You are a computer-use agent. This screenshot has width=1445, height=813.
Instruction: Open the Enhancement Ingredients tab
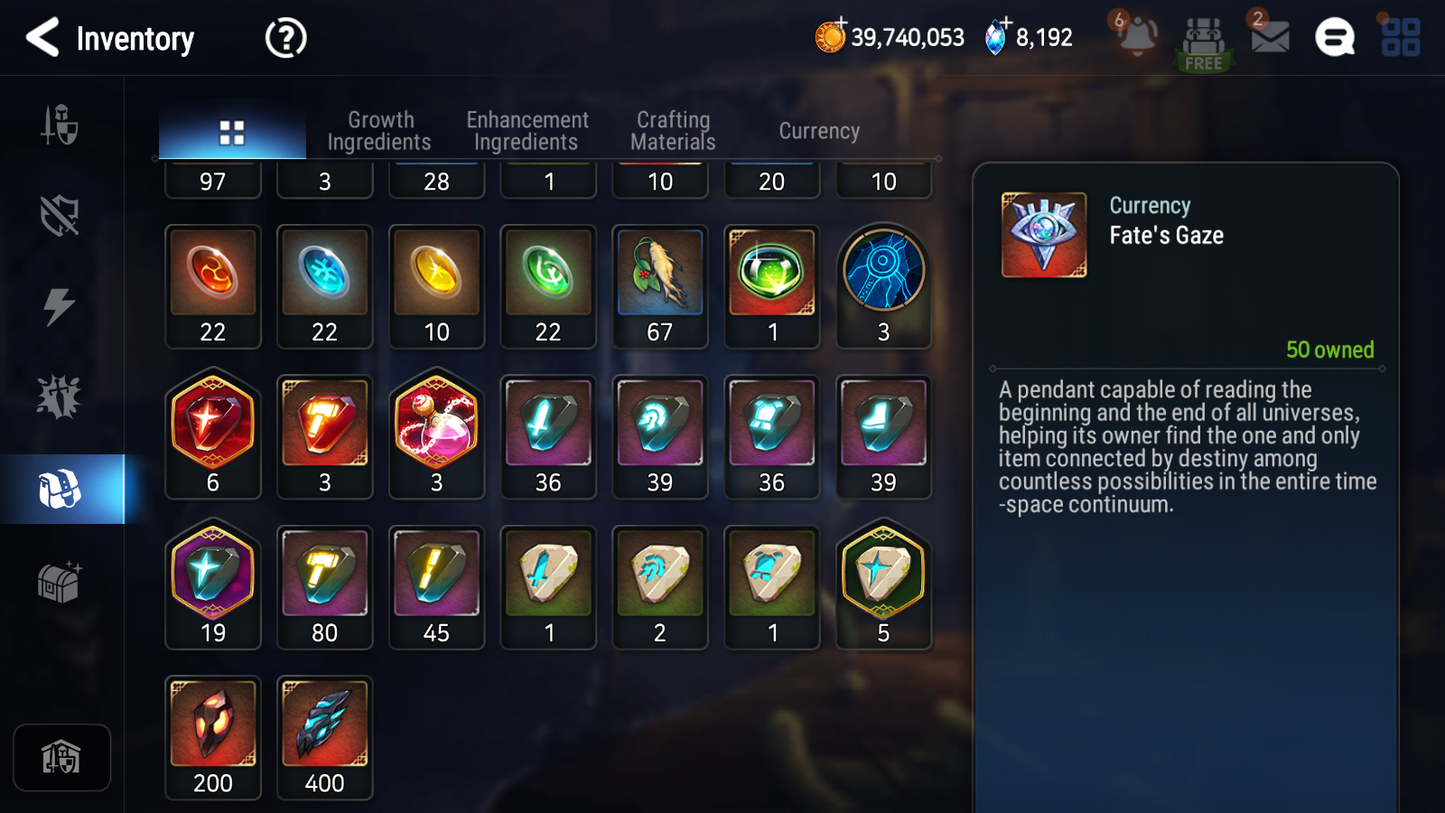(527, 131)
